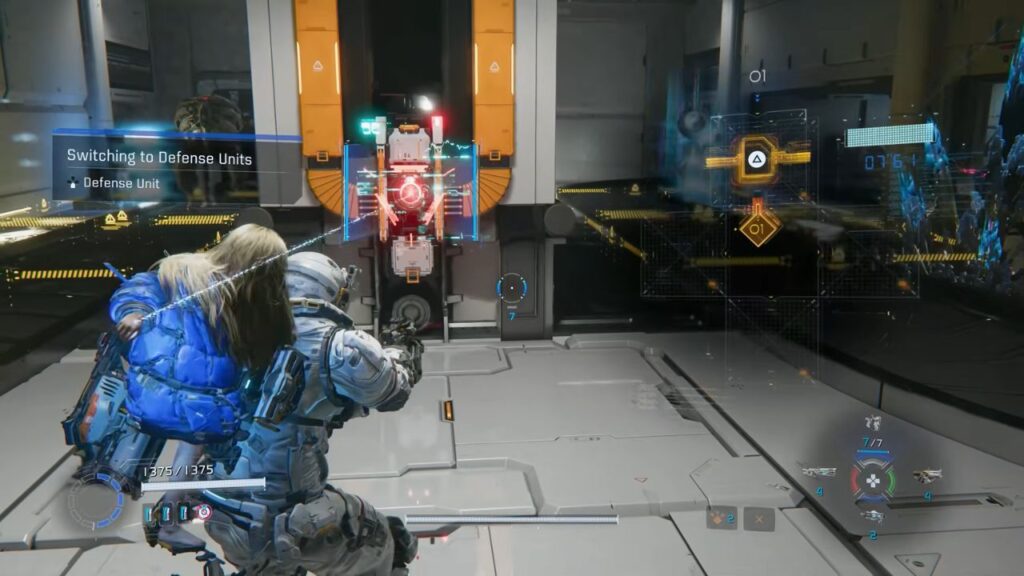Select the empty X-marked item slot
The image size is (1024, 576).
point(759,518)
